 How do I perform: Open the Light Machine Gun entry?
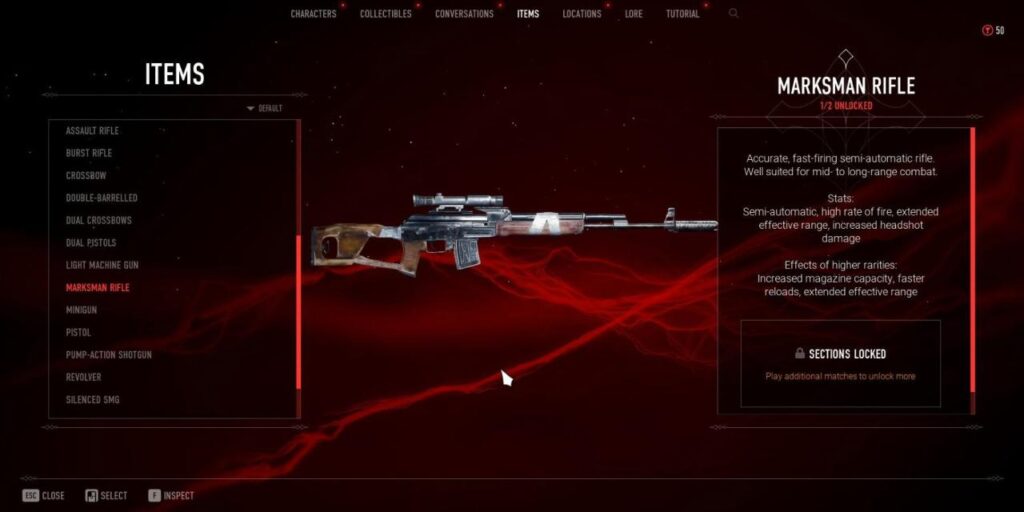click(x=102, y=265)
